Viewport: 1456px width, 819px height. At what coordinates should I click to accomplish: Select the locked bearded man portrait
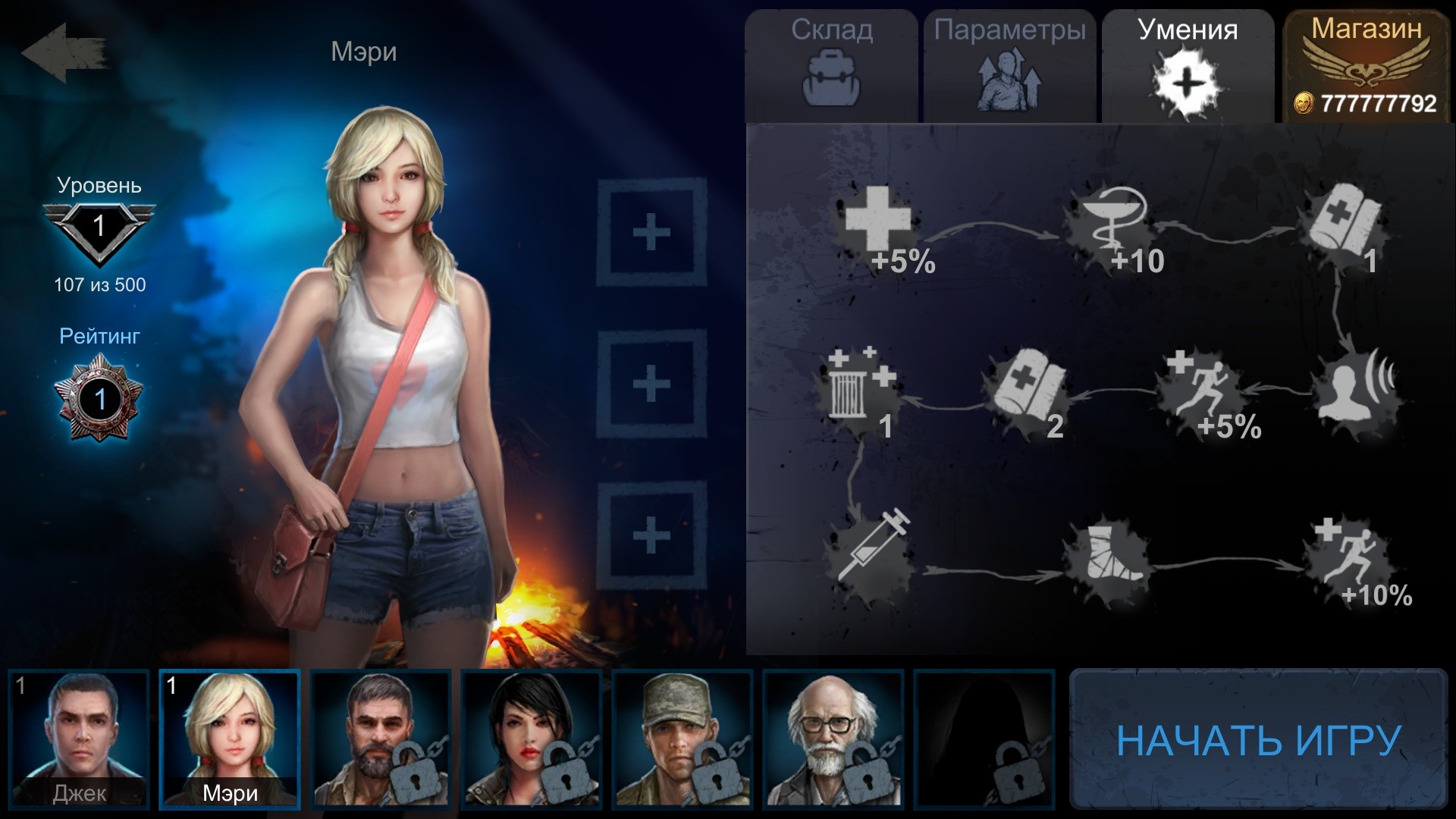(381, 739)
